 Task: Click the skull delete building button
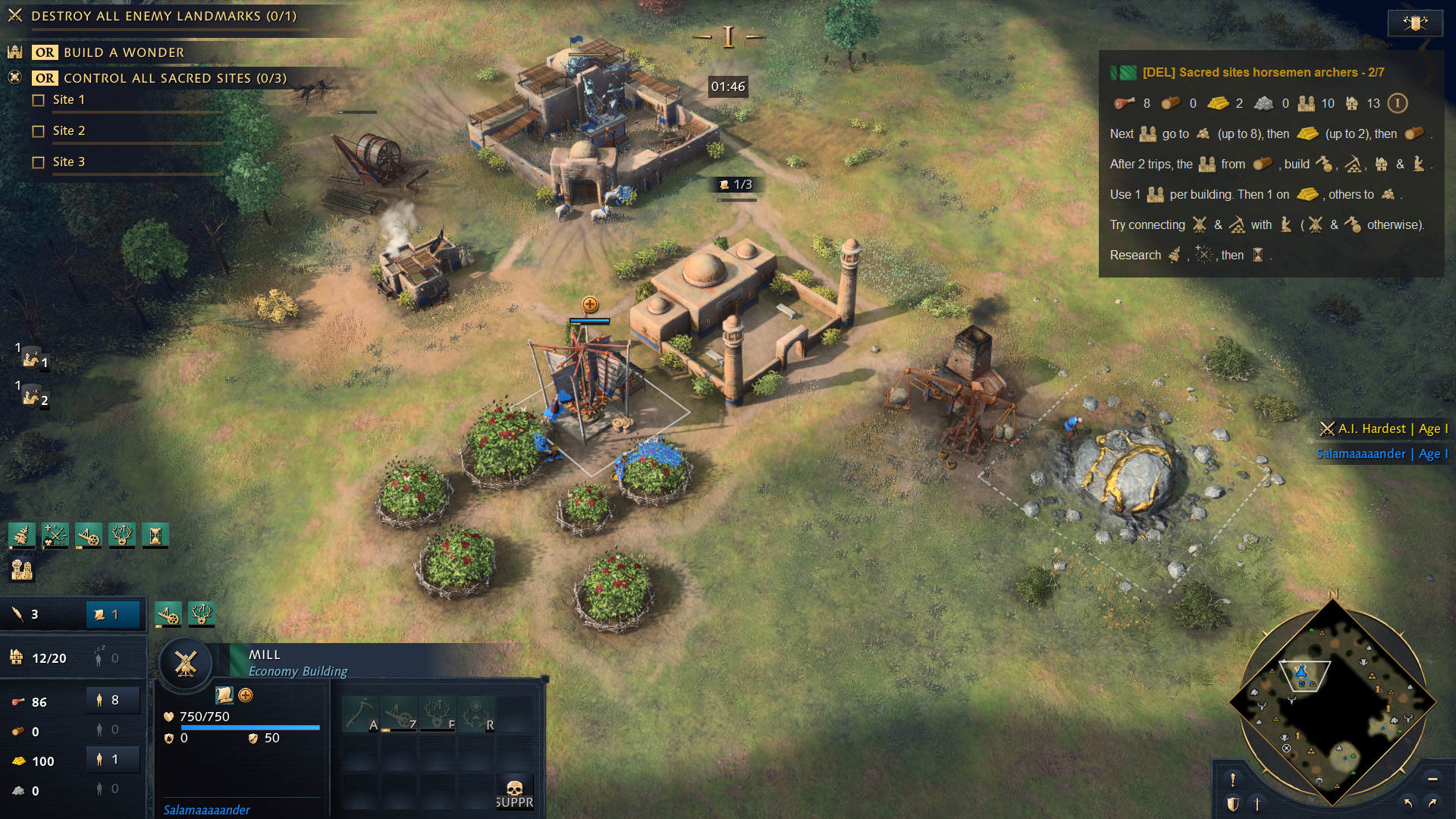pos(514,792)
